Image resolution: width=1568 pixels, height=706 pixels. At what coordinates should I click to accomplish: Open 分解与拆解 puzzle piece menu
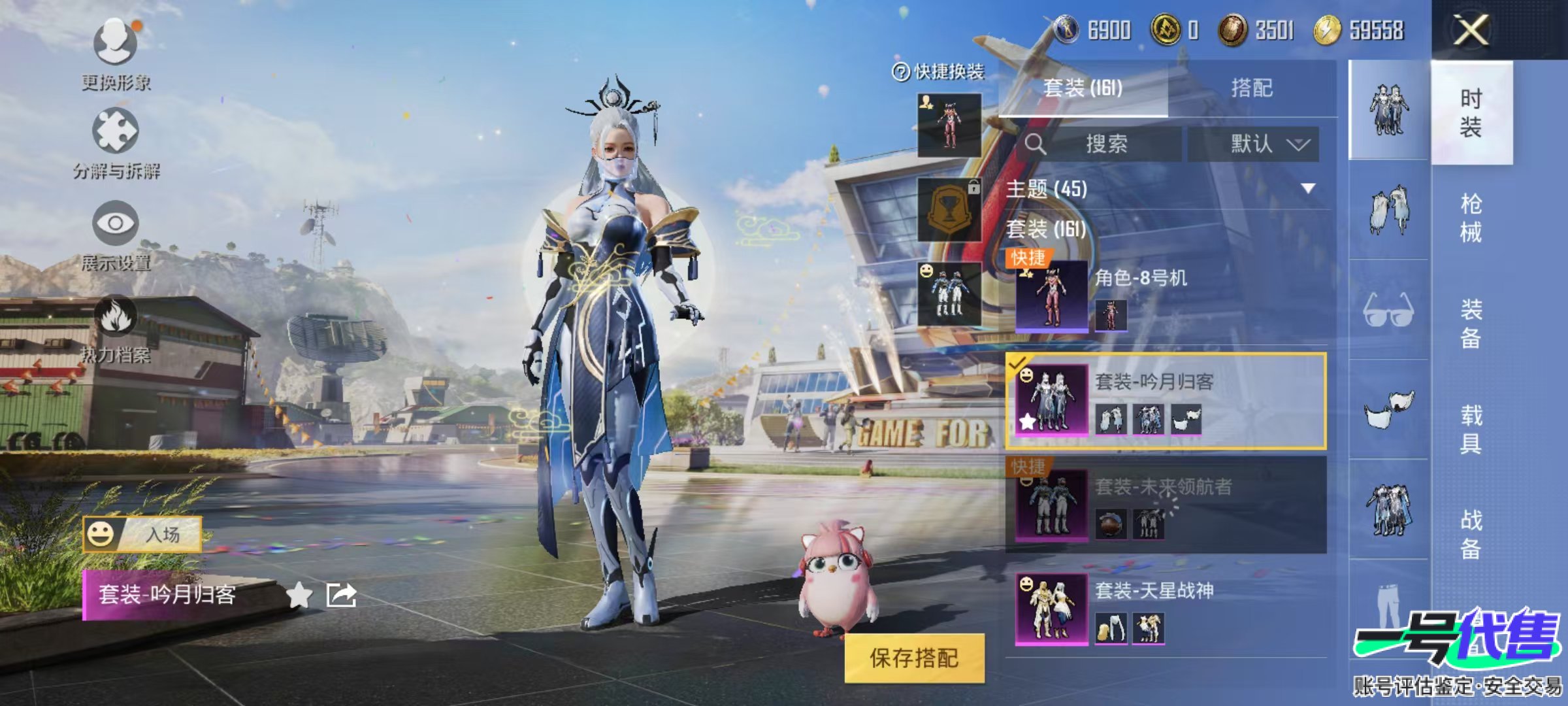(116, 132)
